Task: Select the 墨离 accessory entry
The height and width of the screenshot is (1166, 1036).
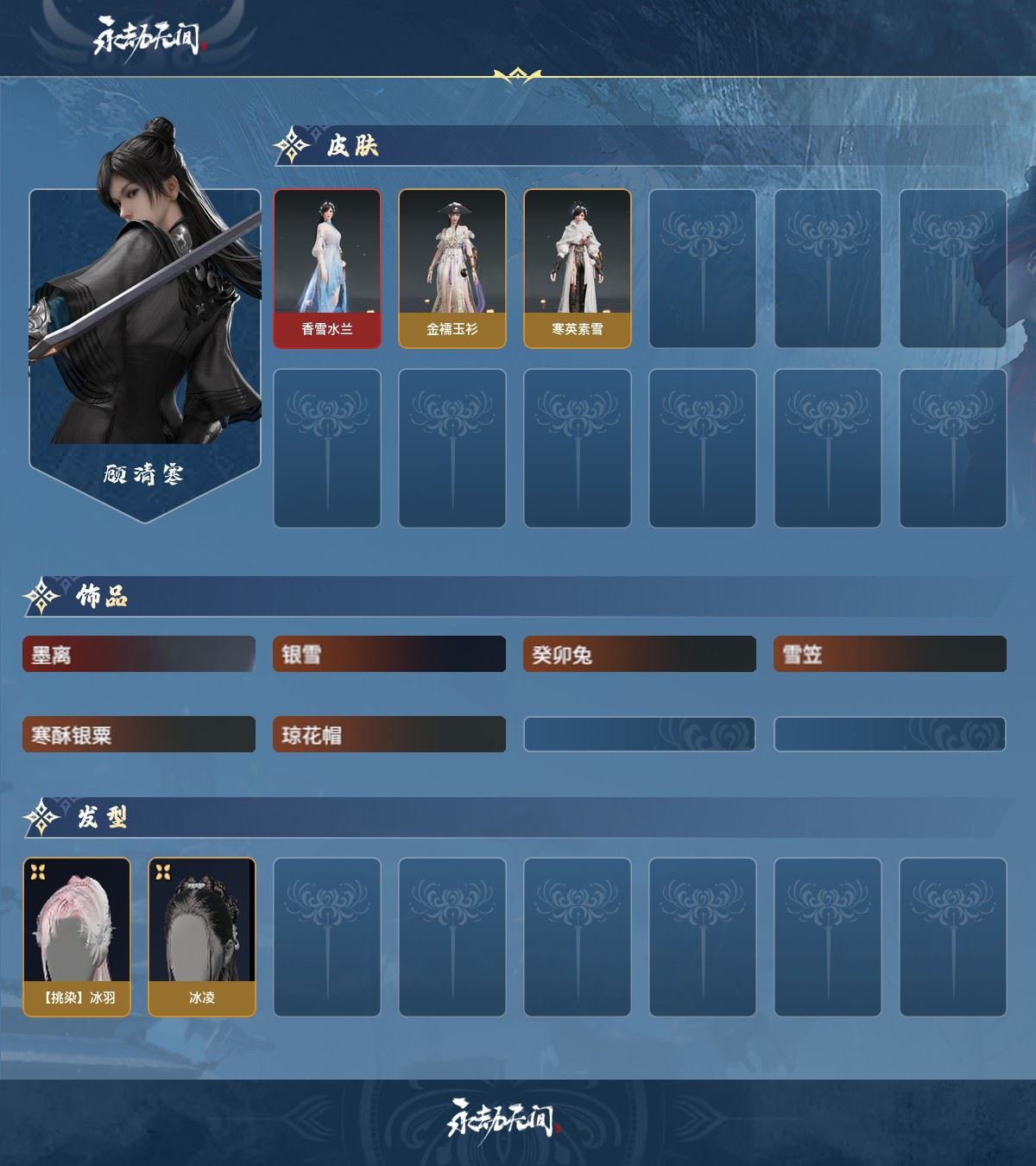Action: coord(139,655)
